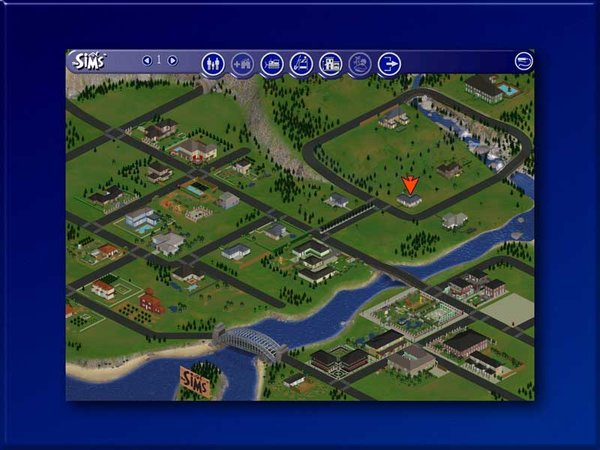Choose the pencil edit icon button
Image resolution: width=600 pixels, height=450 pixels.
tap(300, 64)
